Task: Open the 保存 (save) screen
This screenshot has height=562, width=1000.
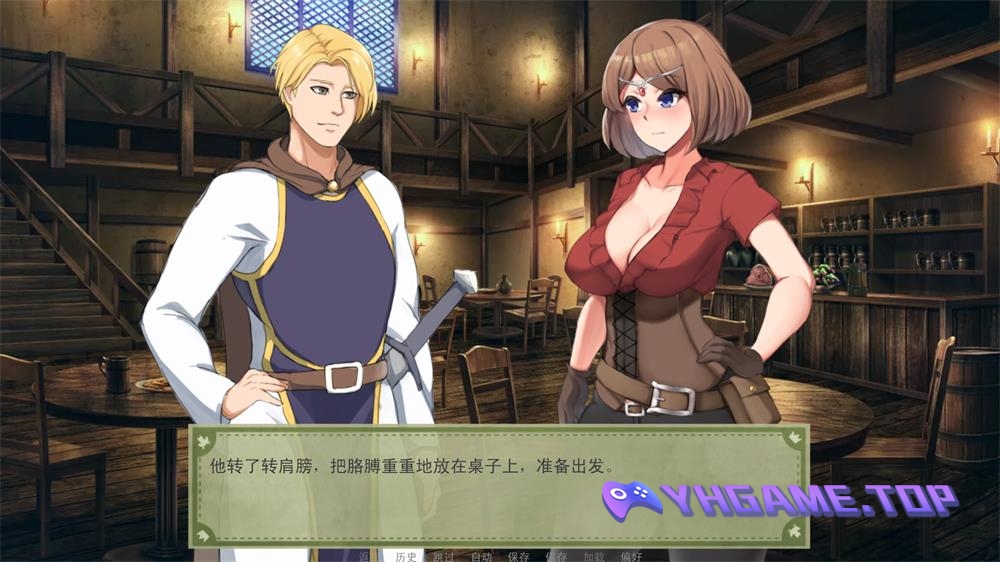Action: (519, 556)
